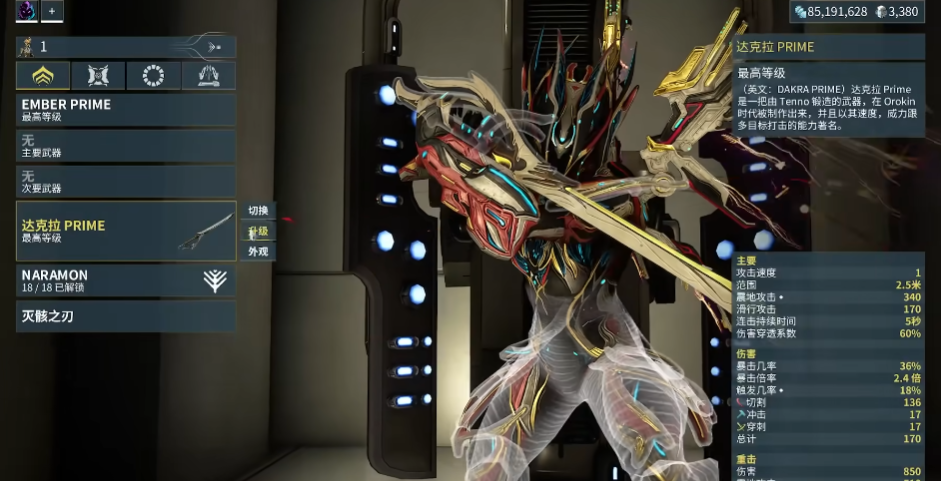Open the empty primary weapon slot (主要武器)
The height and width of the screenshot is (481, 941).
pos(126,146)
